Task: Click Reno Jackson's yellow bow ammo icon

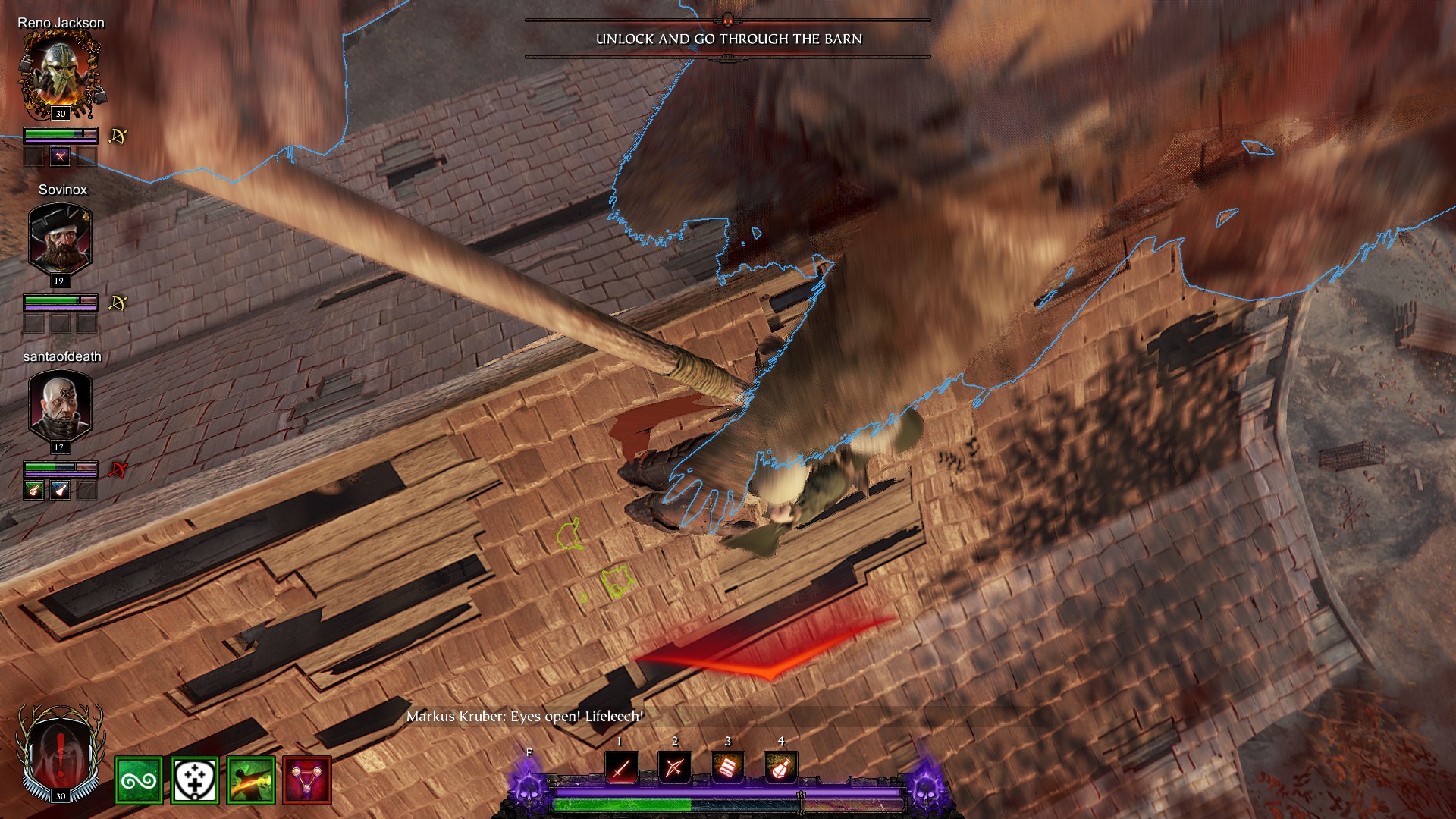Action: tap(118, 136)
